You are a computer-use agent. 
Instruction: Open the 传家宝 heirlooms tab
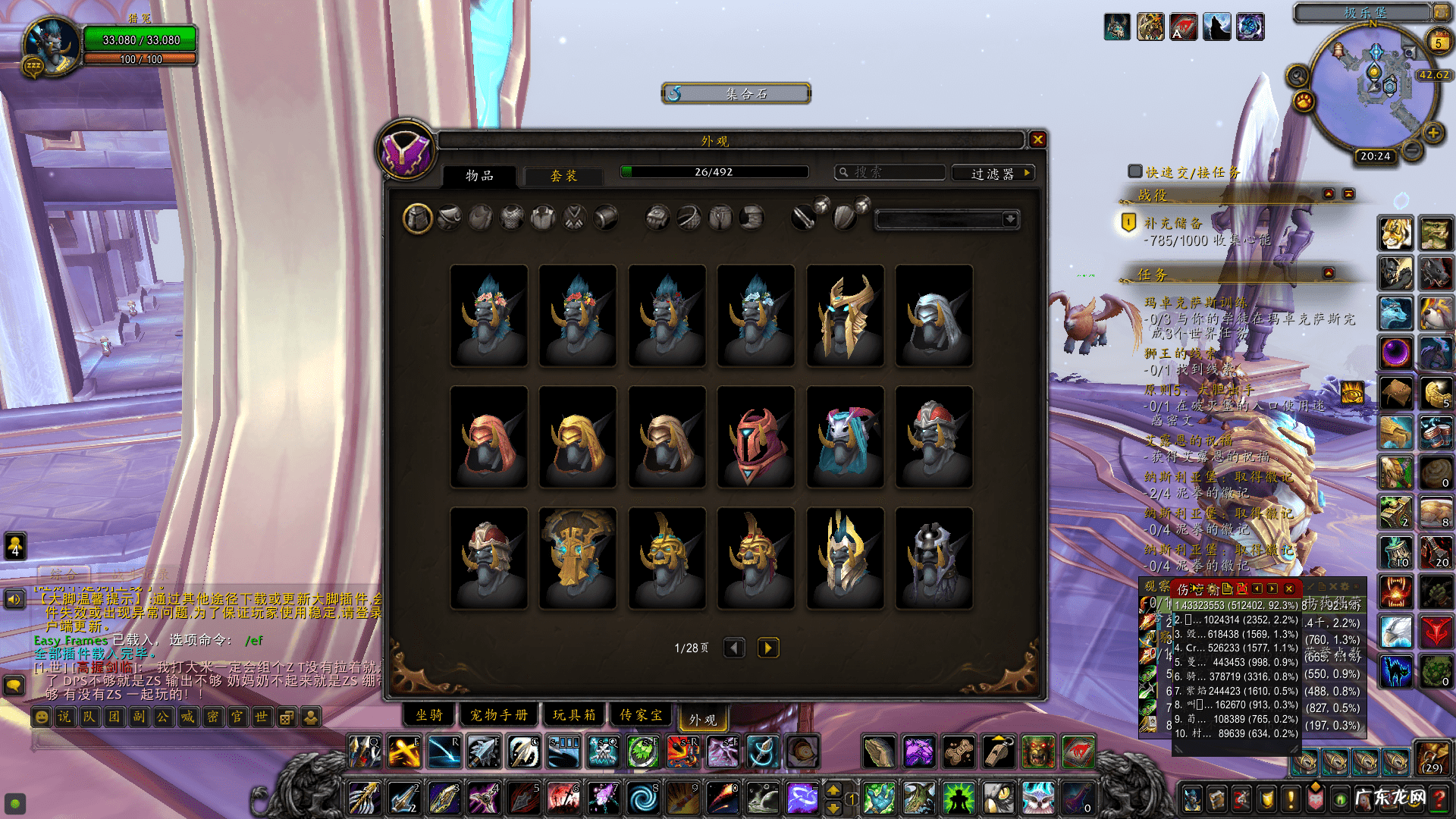tap(642, 715)
